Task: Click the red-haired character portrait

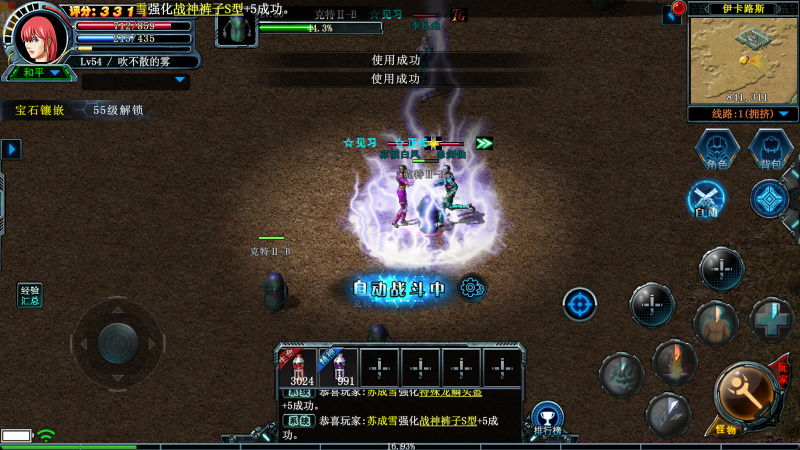Action: click(40, 35)
